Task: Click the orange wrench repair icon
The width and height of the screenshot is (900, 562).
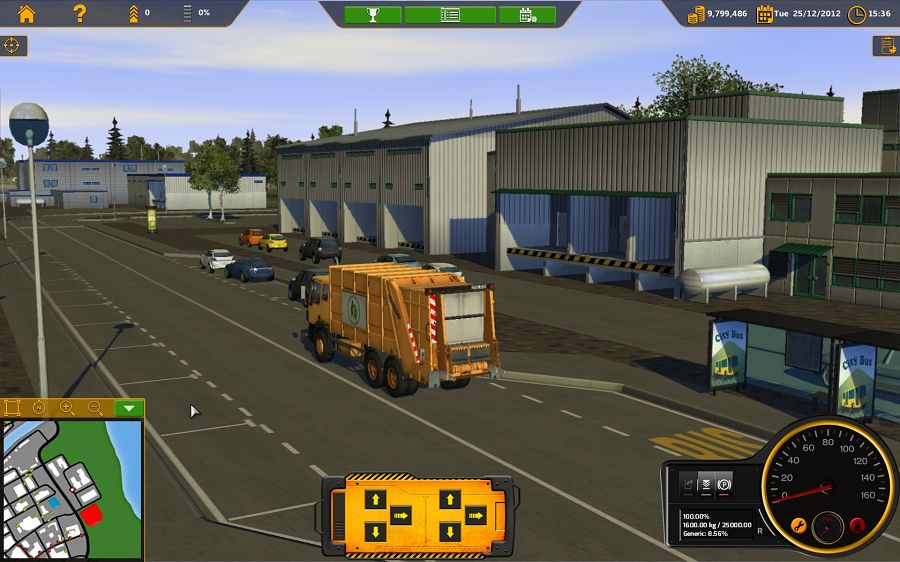Action: click(798, 525)
